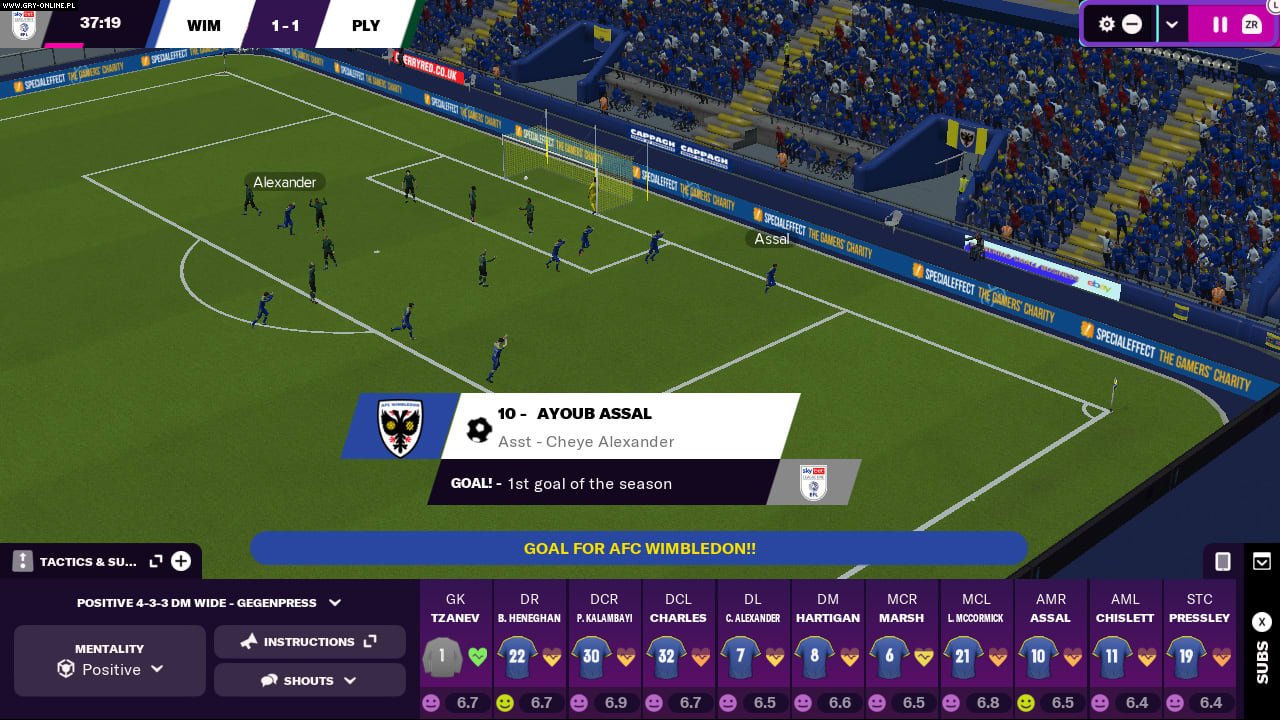Choose P. Kalambayi's number 30 card
Image resolution: width=1280 pixels, height=720 pixels.
click(604, 650)
